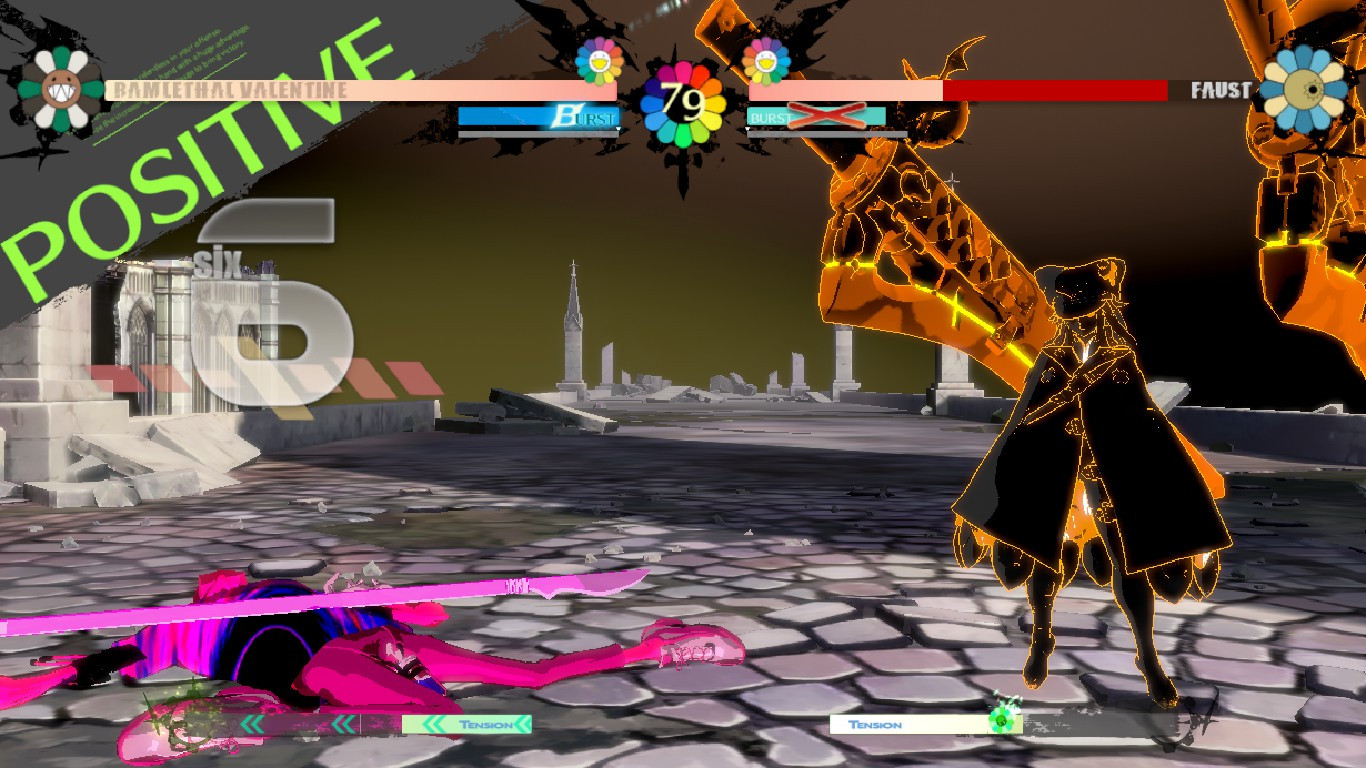
Task: Click the faded 'six' round label near the counter
Action: pyautogui.click(x=220, y=263)
